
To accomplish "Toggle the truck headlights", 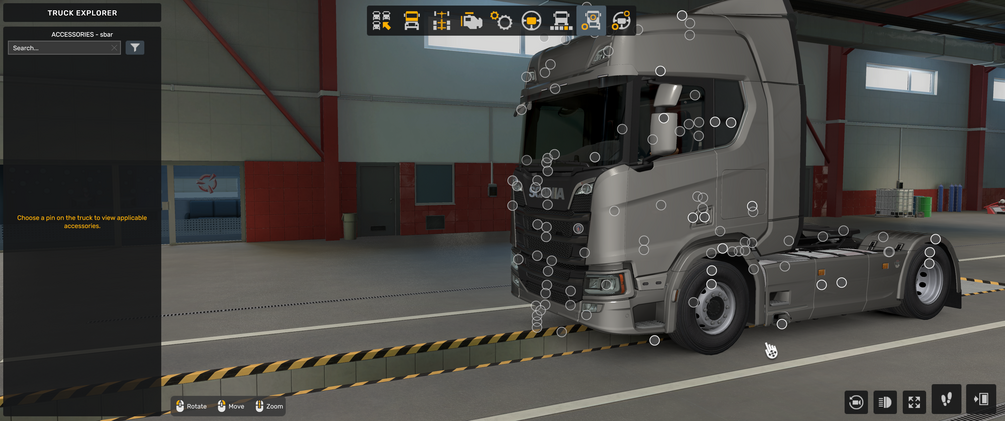I will (x=885, y=402).
